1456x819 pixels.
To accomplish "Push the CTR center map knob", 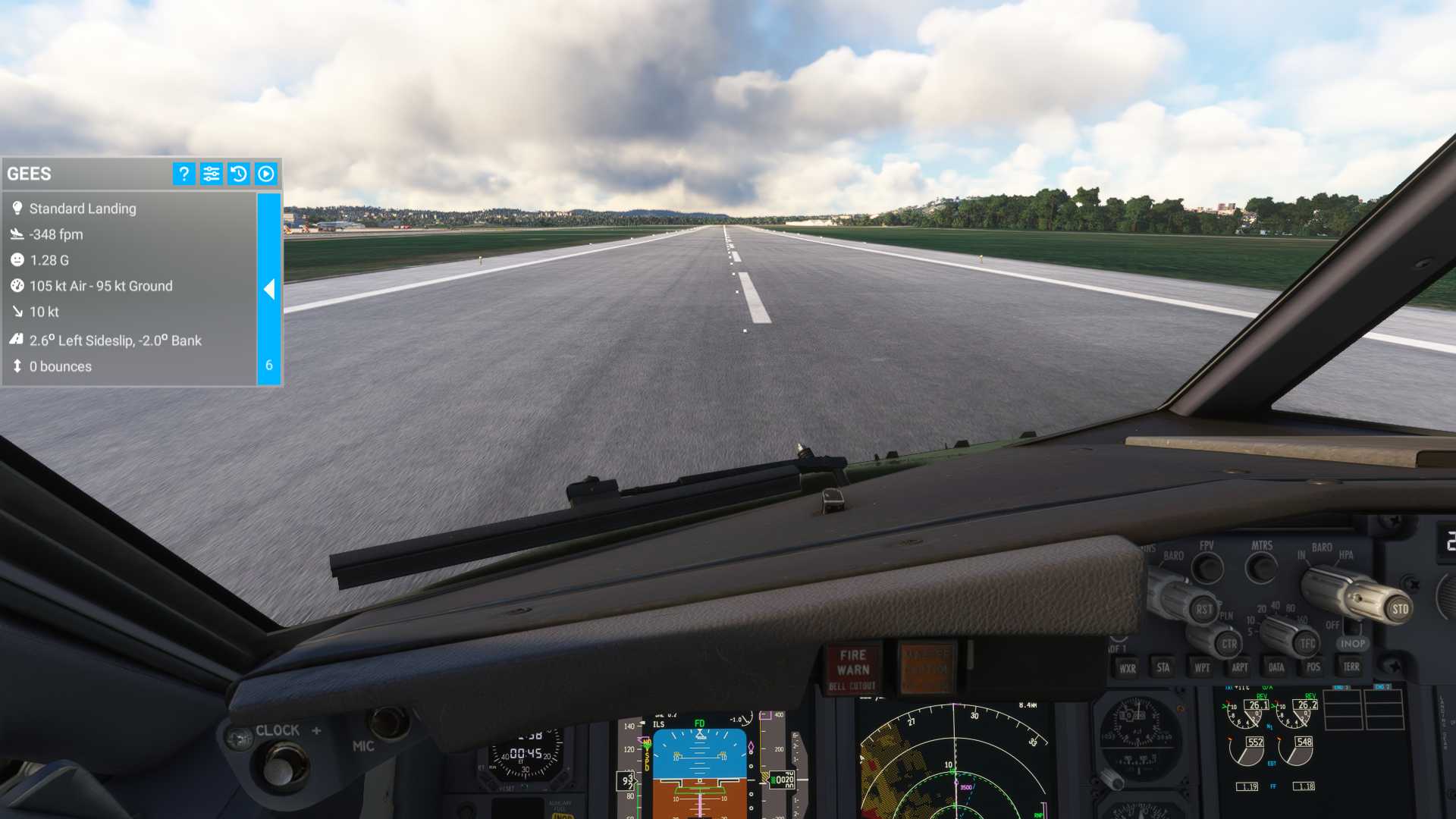I will (1228, 643).
